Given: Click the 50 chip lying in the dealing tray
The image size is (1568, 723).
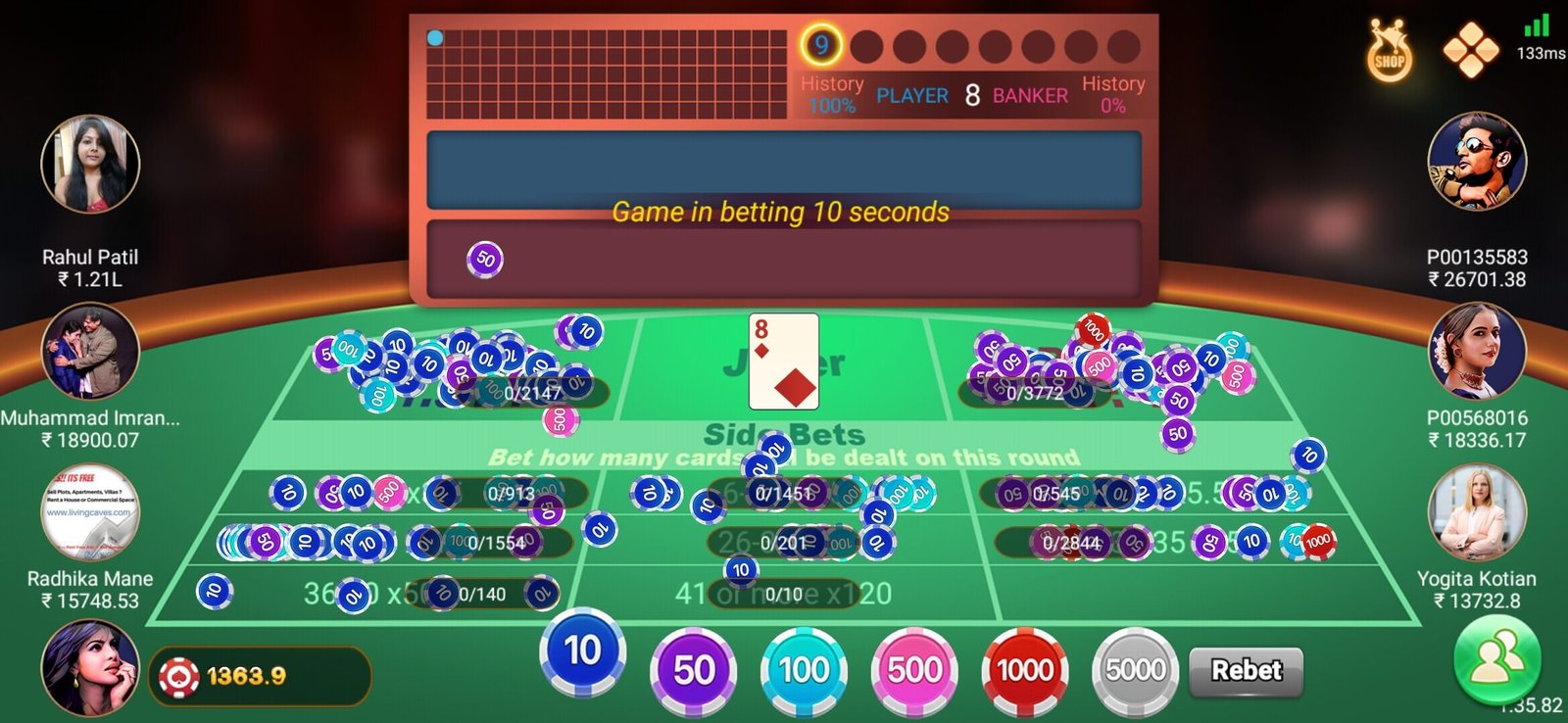Looking at the screenshot, I should (x=484, y=260).
